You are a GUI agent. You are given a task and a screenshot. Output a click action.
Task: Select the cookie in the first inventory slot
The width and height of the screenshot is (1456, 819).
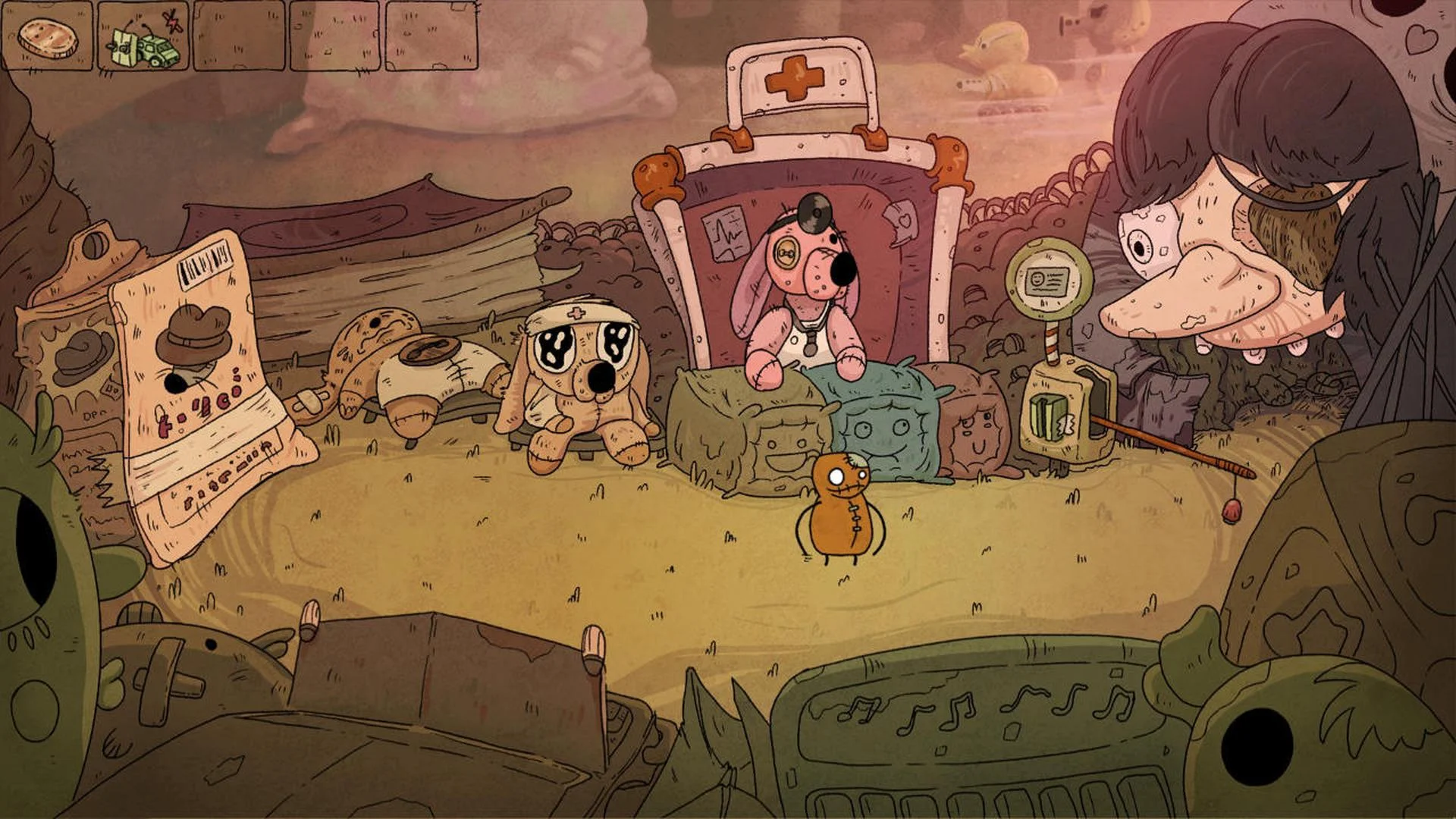click(48, 36)
